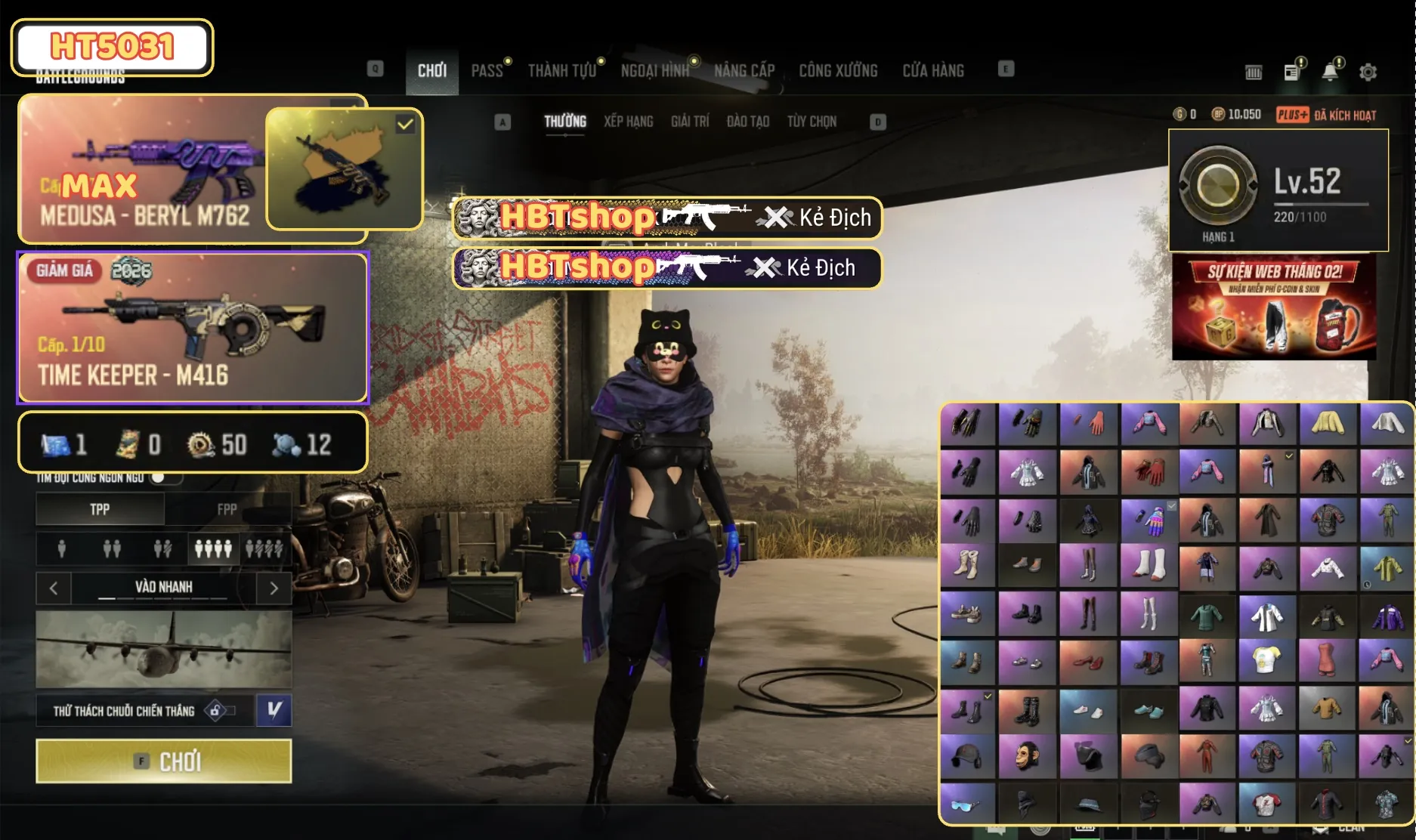Open the Lv.52 rank panel
This screenshot has height=840, width=1416.
pos(1278,190)
